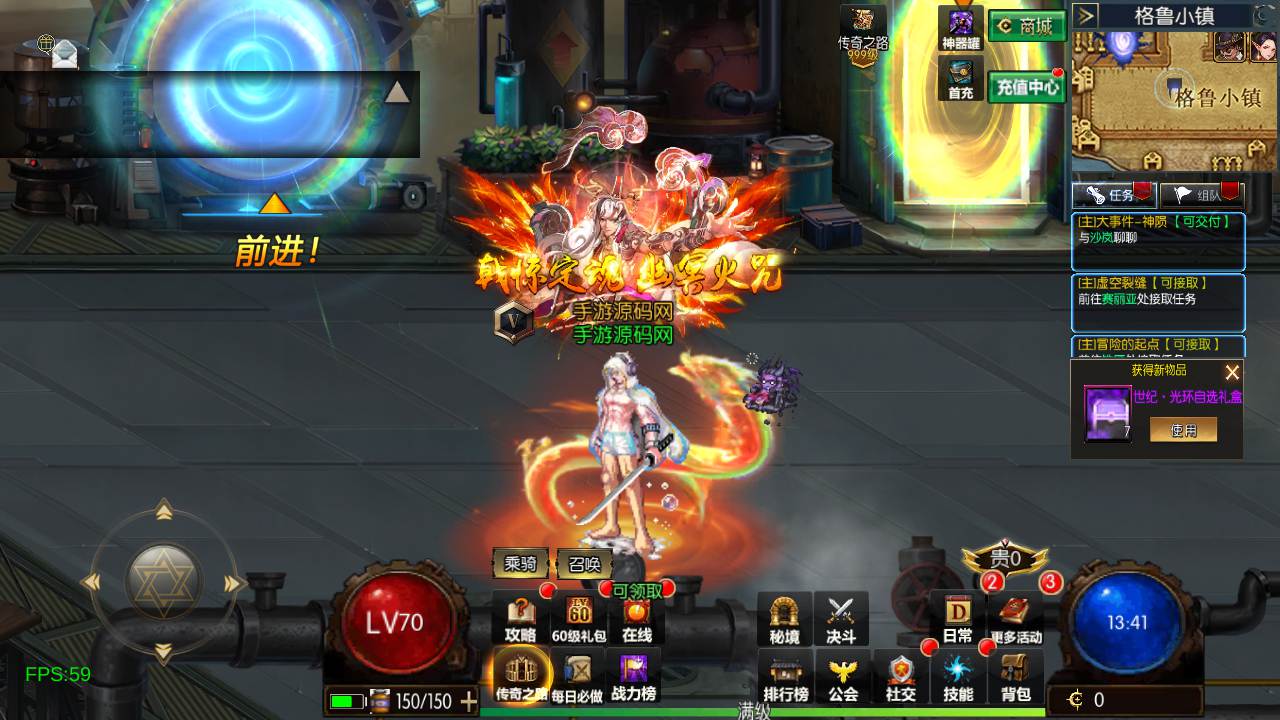The width and height of the screenshot is (1280, 720).
Task: Open the 首充 first recharge icon
Action: [961, 79]
